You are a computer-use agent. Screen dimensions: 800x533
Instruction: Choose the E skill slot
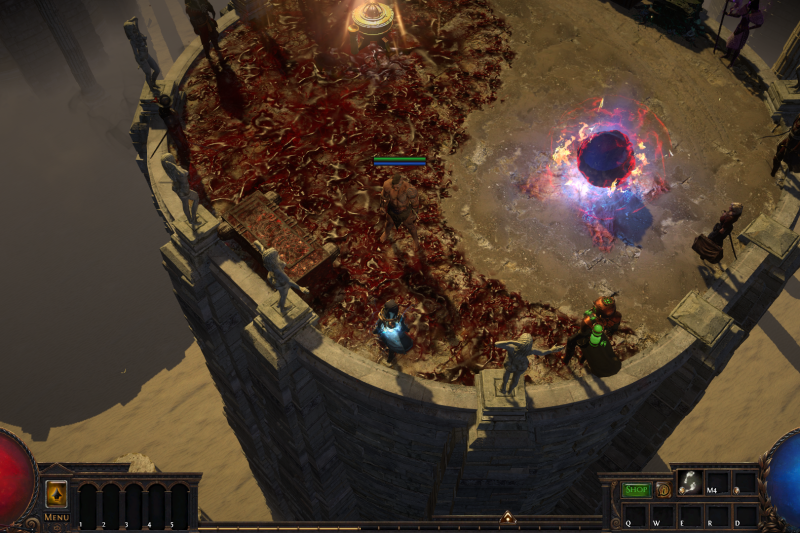[x=690, y=515]
